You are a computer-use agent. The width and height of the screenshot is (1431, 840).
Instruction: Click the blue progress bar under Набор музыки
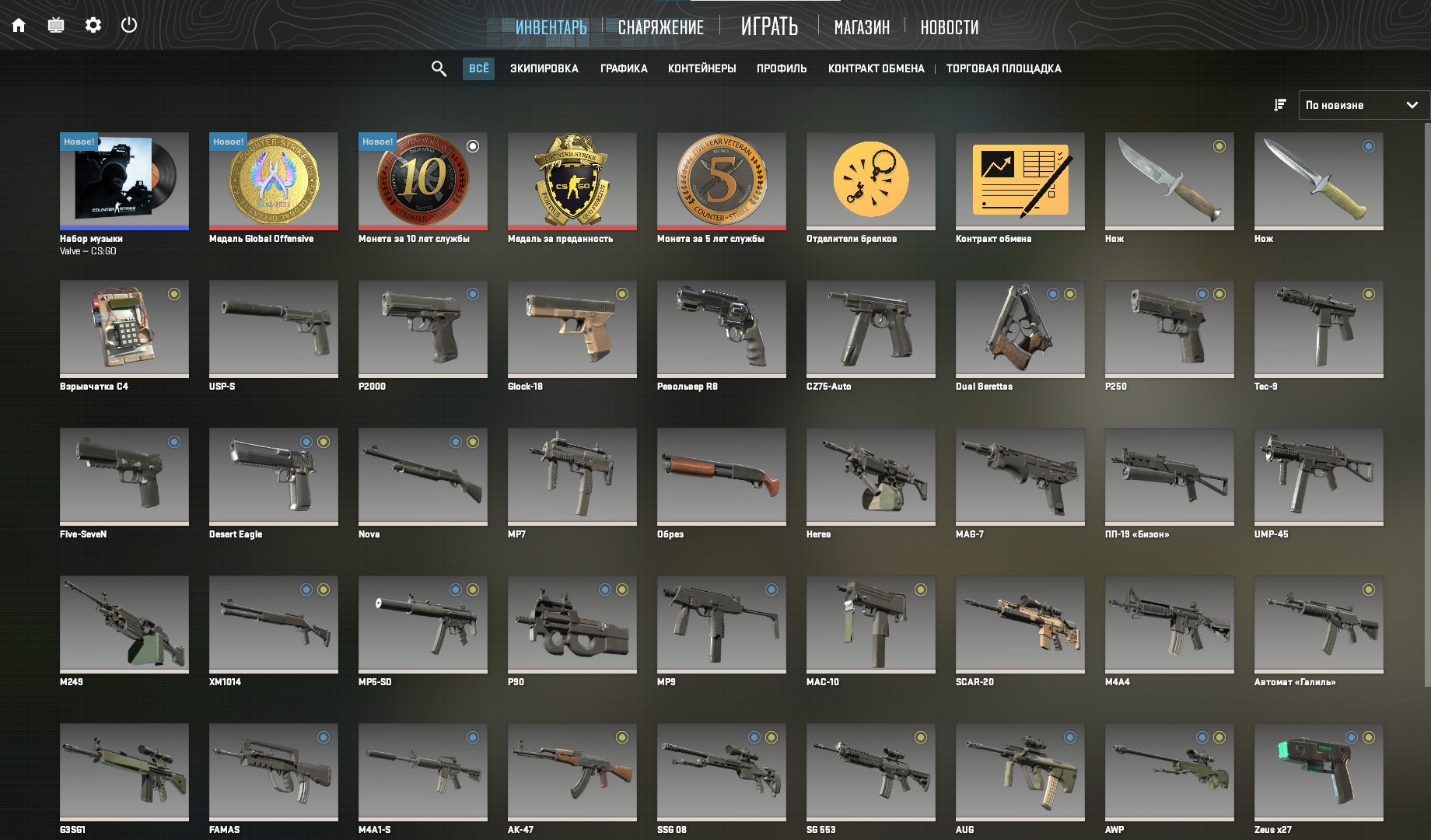coord(124,227)
